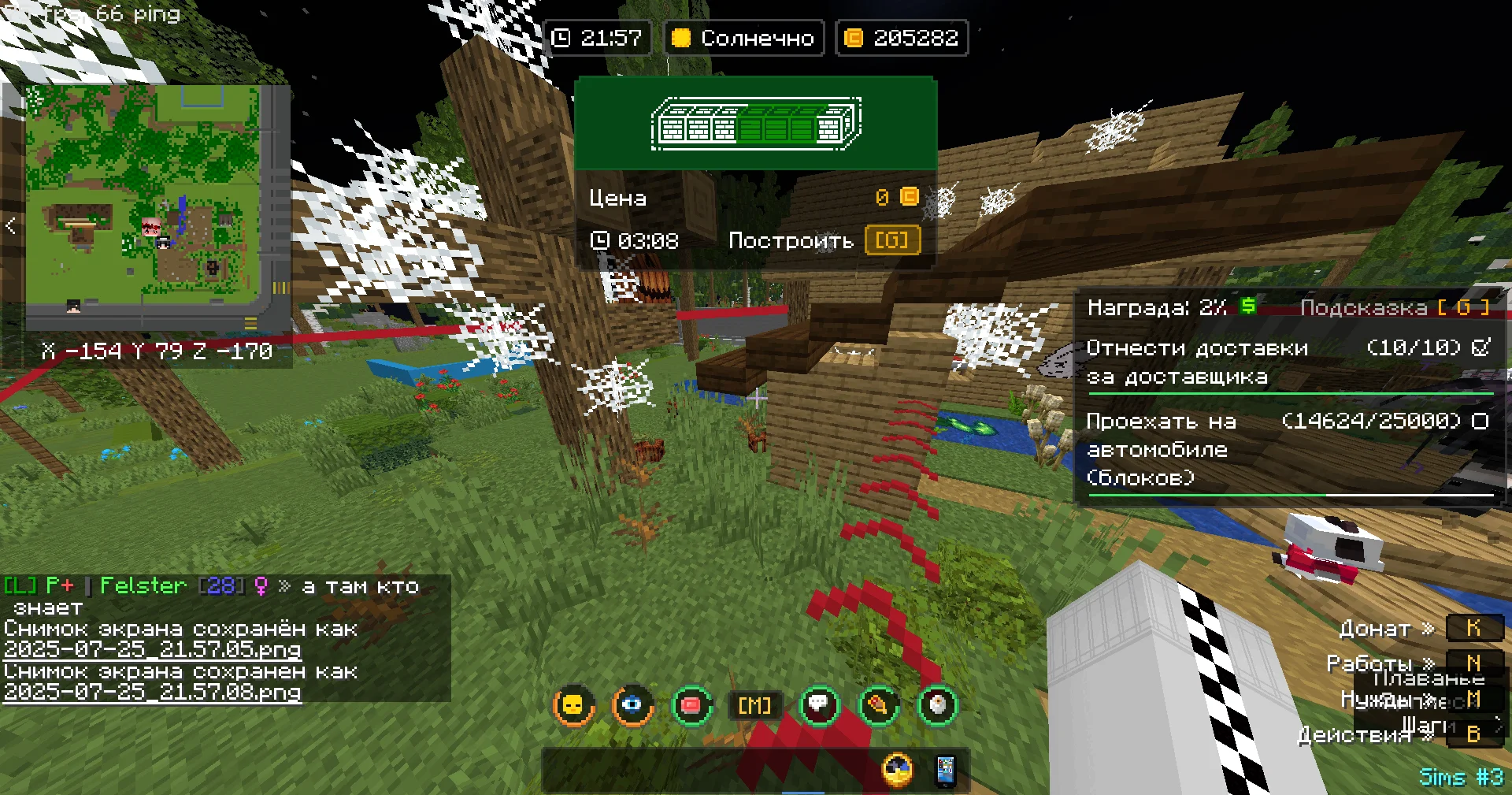This screenshot has height=795, width=1512.
Task: Select the white toilet paper roll icon
Action: (937, 705)
